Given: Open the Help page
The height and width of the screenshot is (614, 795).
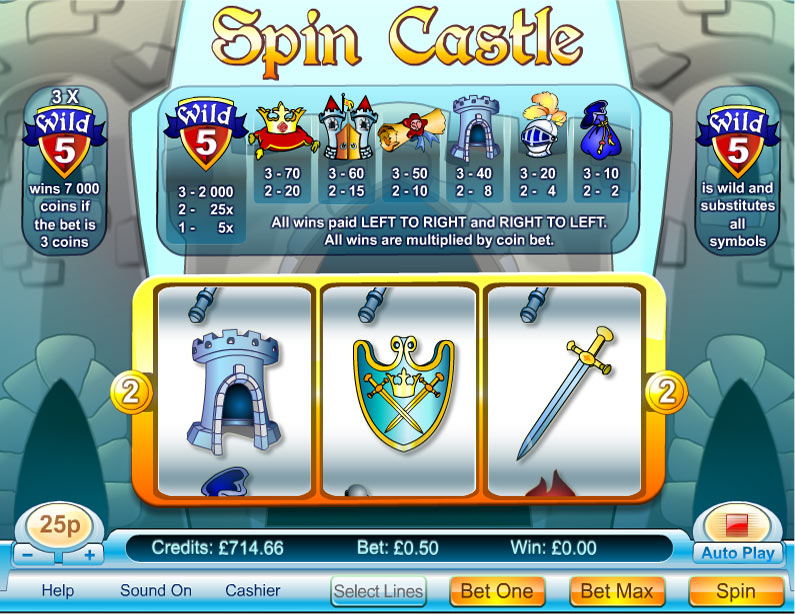Looking at the screenshot, I should click(58, 590).
